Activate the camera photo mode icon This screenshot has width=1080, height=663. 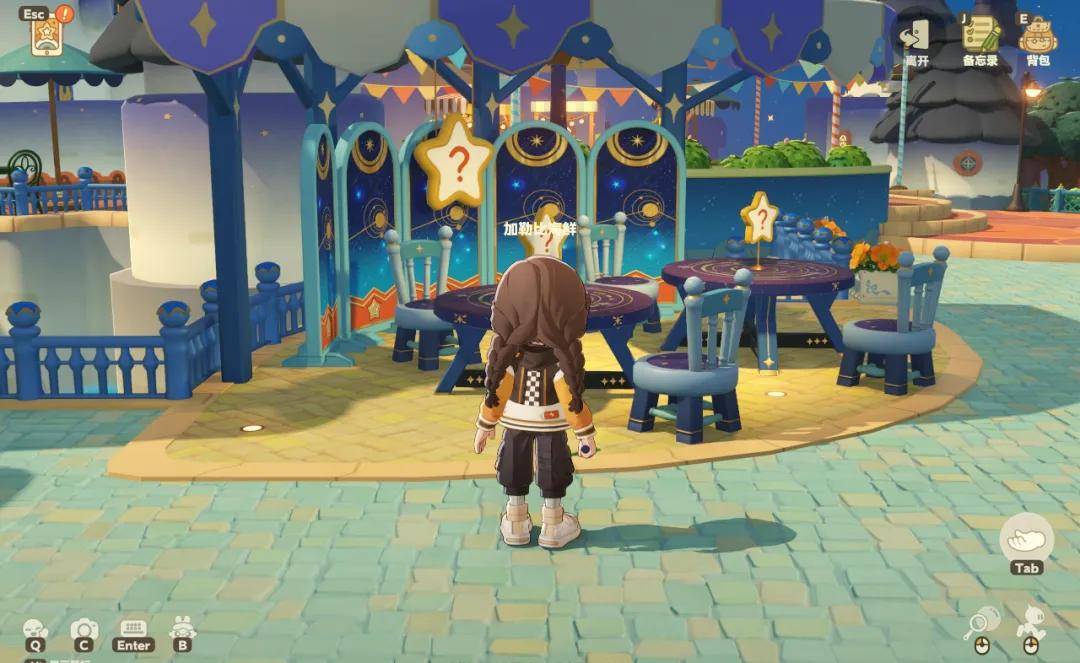pyautogui.click(x=84, y=630)
